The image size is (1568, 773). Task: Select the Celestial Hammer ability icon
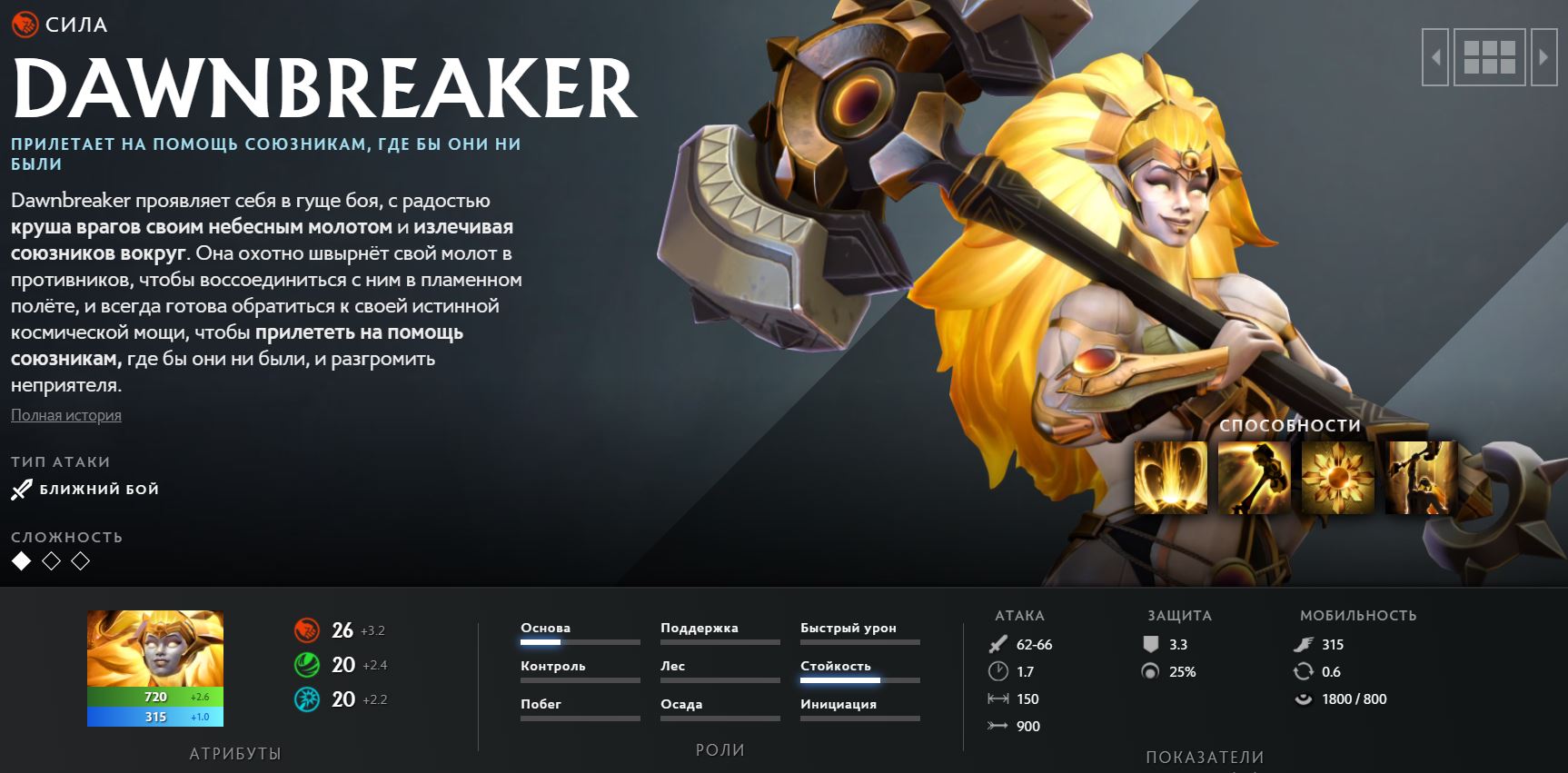click(1254, 478)
